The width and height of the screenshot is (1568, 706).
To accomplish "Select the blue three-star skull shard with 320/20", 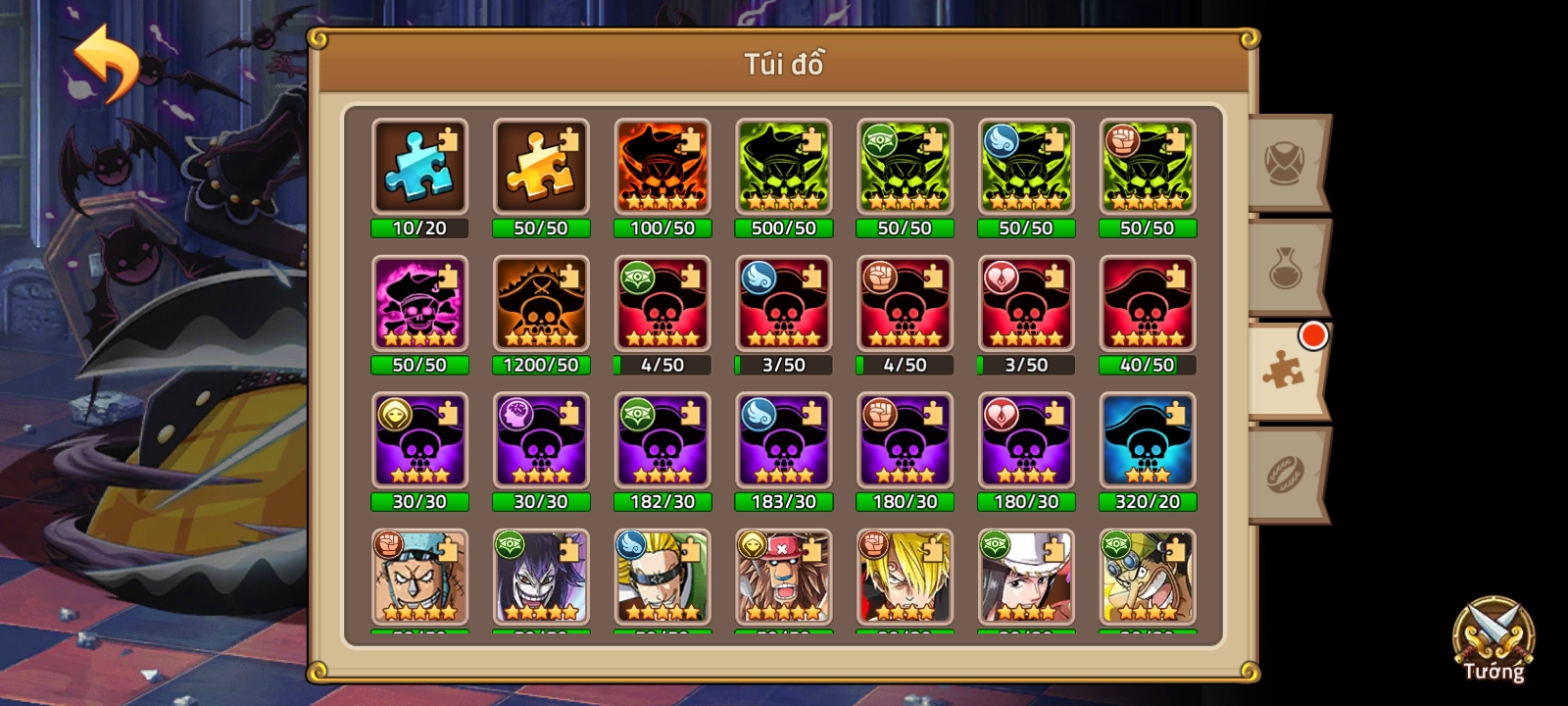I will pyautogui.click(x=1149, y=441).
